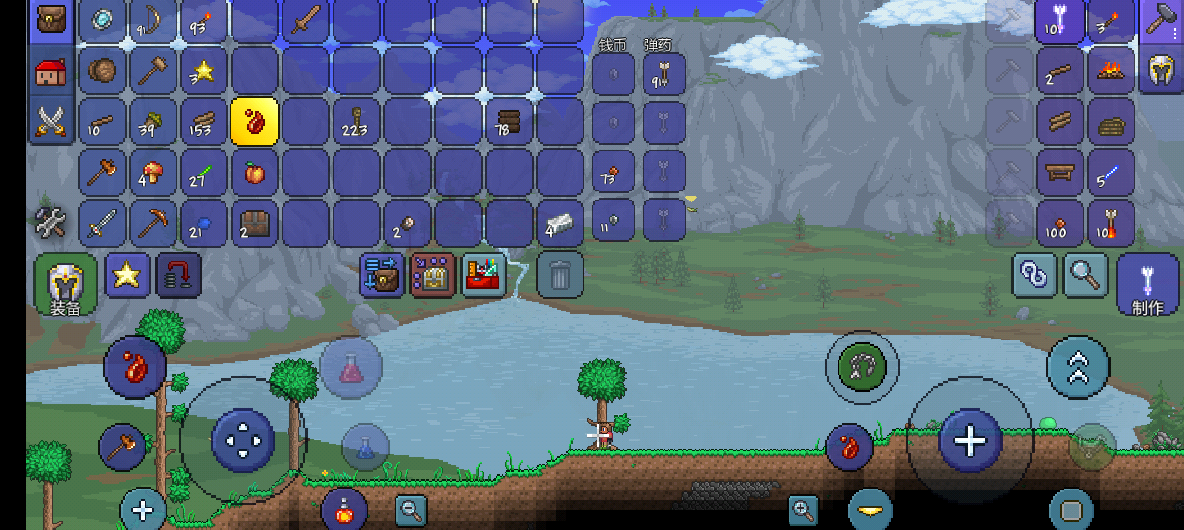Click the yellow star favorite button
Image resolution: width=1184 pixels, height=530 pixels.
(127, 274)
